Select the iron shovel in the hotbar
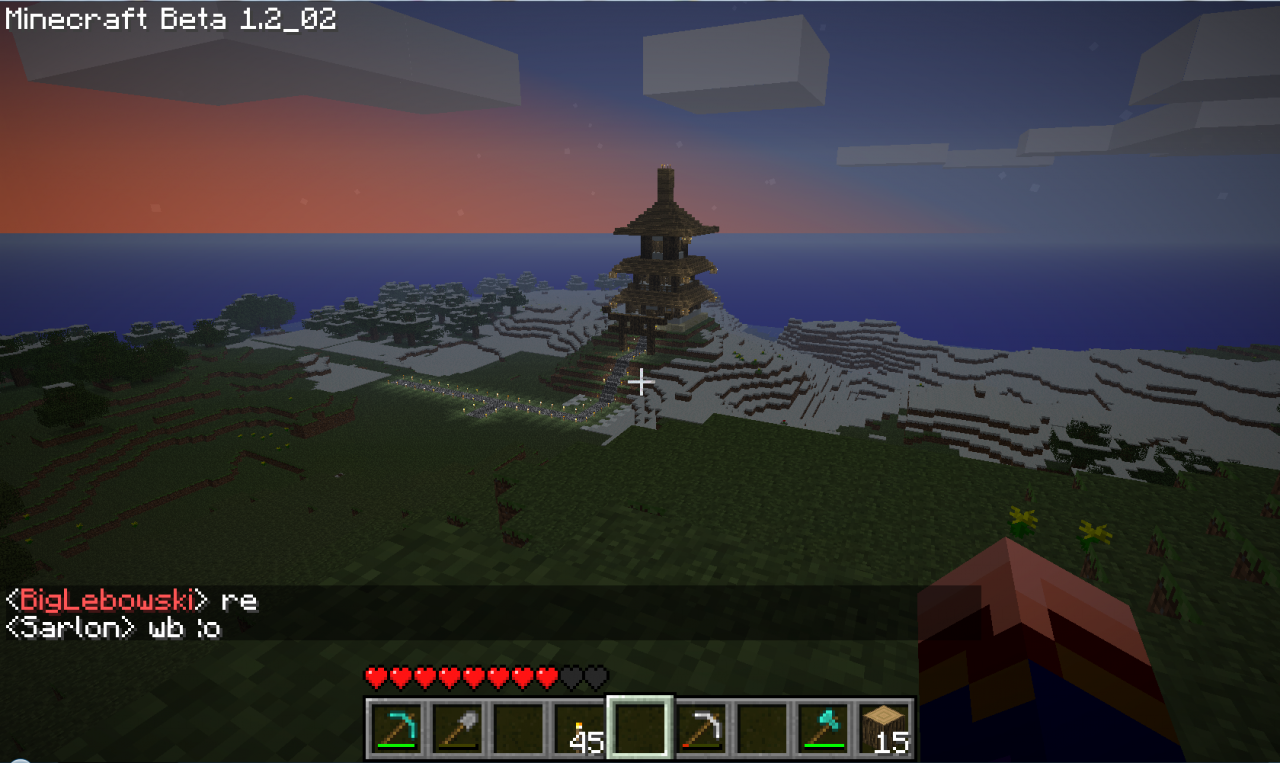Image resolution: width=1280 pixels, height=763 pixels. pos(458,726)
